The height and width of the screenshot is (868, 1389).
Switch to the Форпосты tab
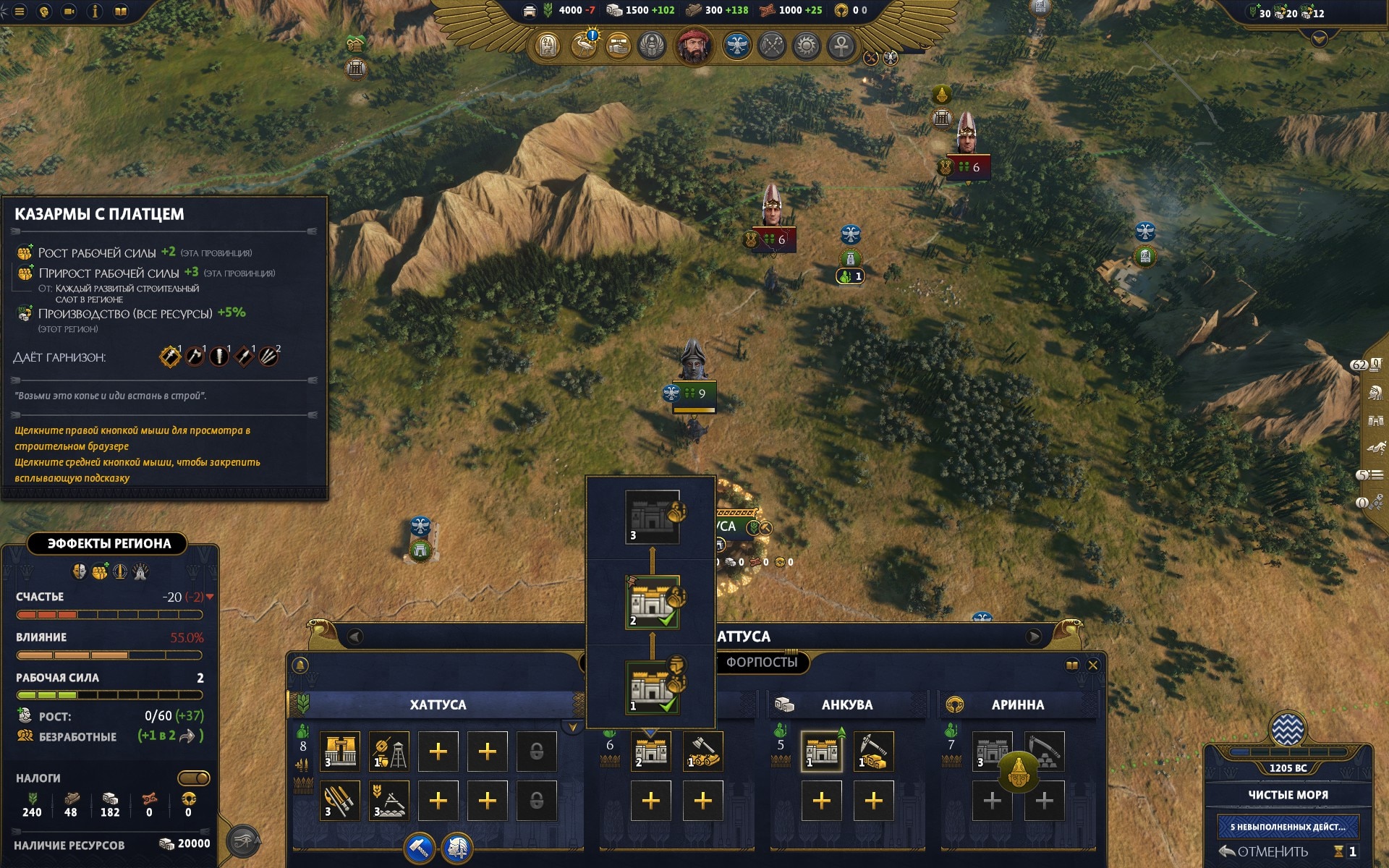pos(762,663)
